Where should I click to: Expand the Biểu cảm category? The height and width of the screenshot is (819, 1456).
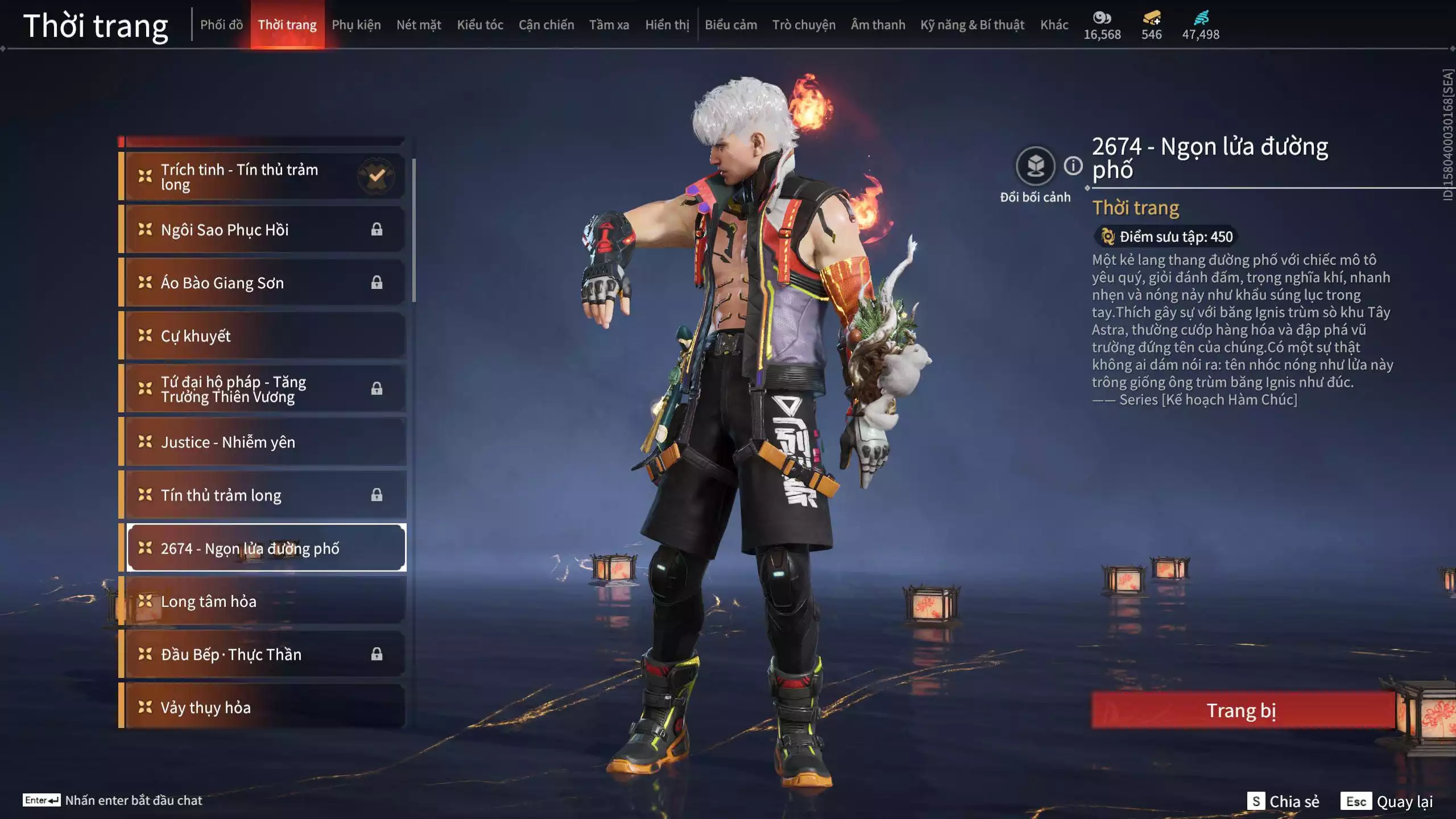pyautogui.click(x=730, y=24)
